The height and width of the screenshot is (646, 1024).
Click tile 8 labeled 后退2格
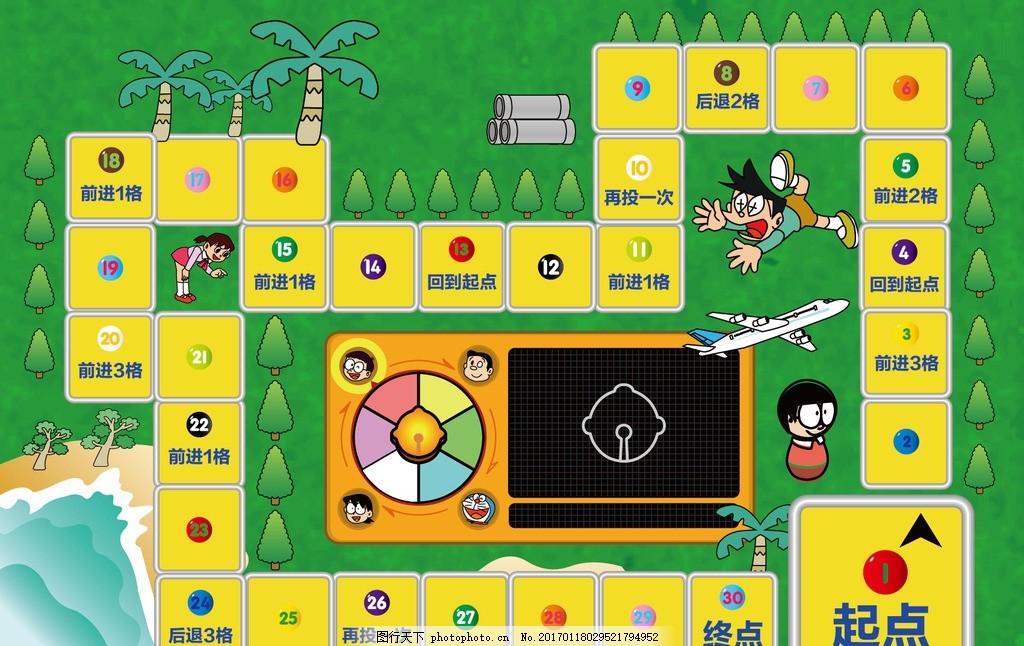coord(727,87)
